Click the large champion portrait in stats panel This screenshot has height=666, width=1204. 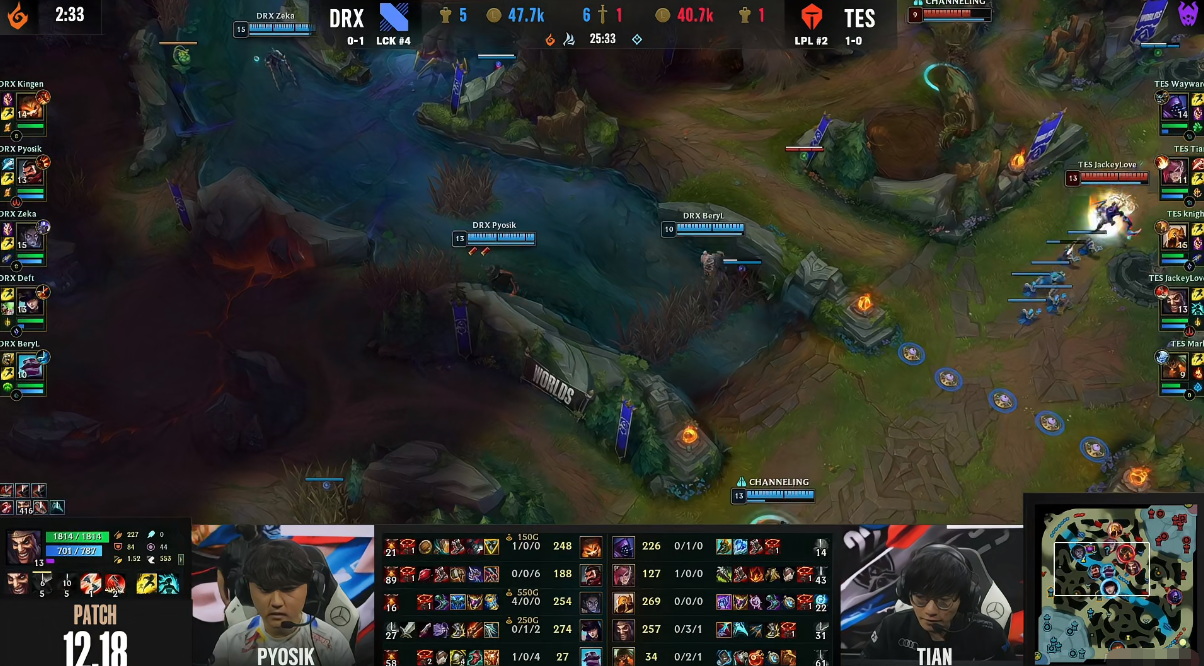coord(24,547)
